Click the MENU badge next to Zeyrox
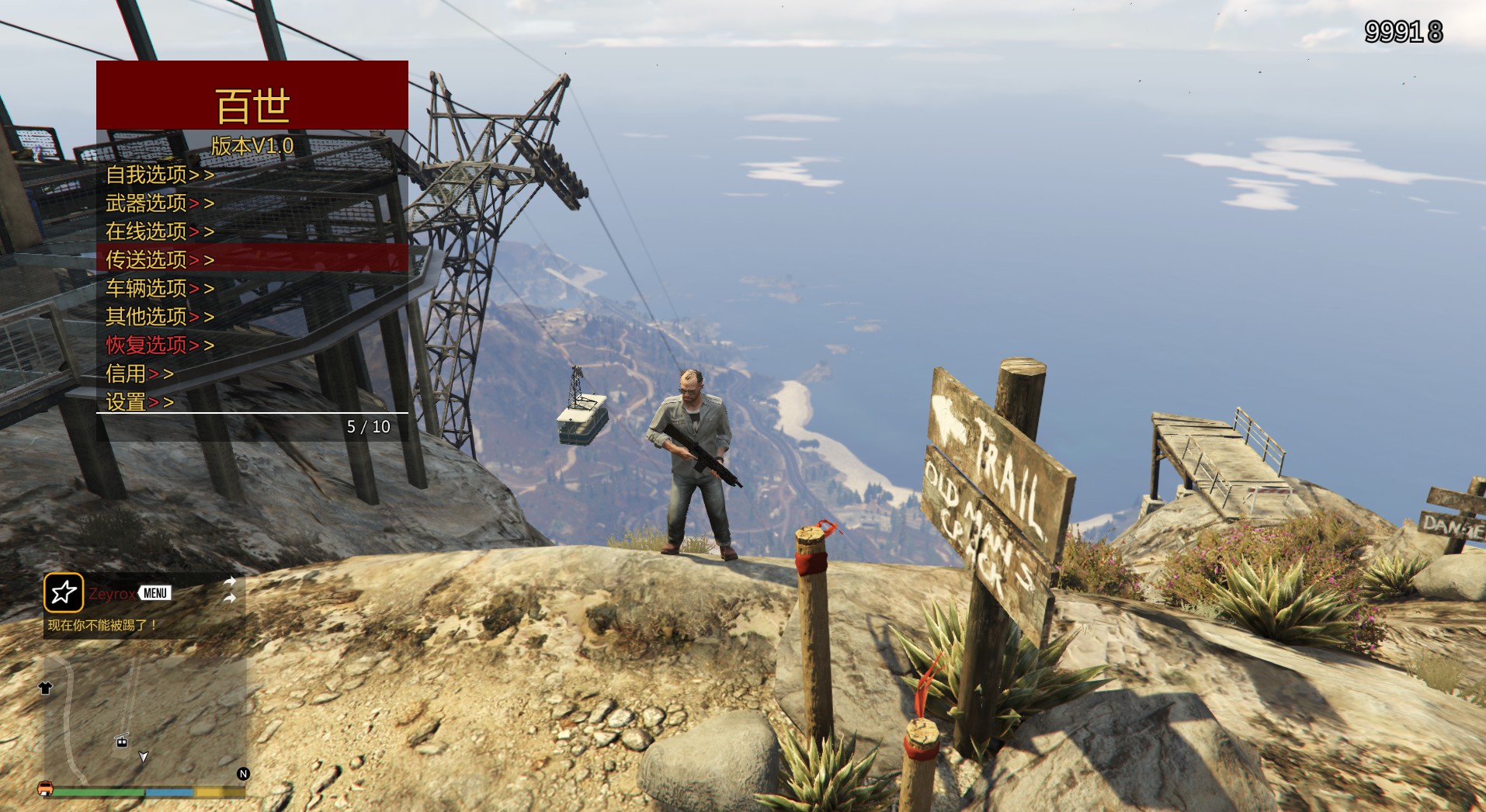Image resolution: width=1486 pixels, height=812 pixels. pos(155,592)
